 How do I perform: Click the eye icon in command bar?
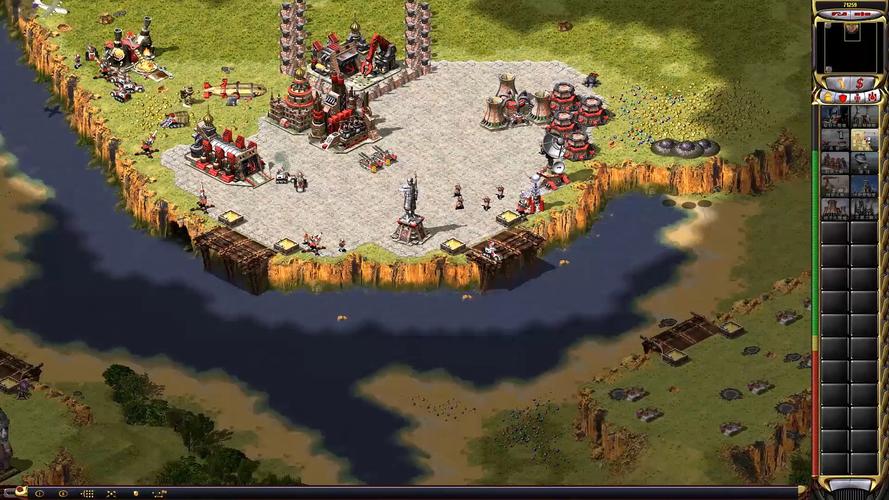click(63, 493)
